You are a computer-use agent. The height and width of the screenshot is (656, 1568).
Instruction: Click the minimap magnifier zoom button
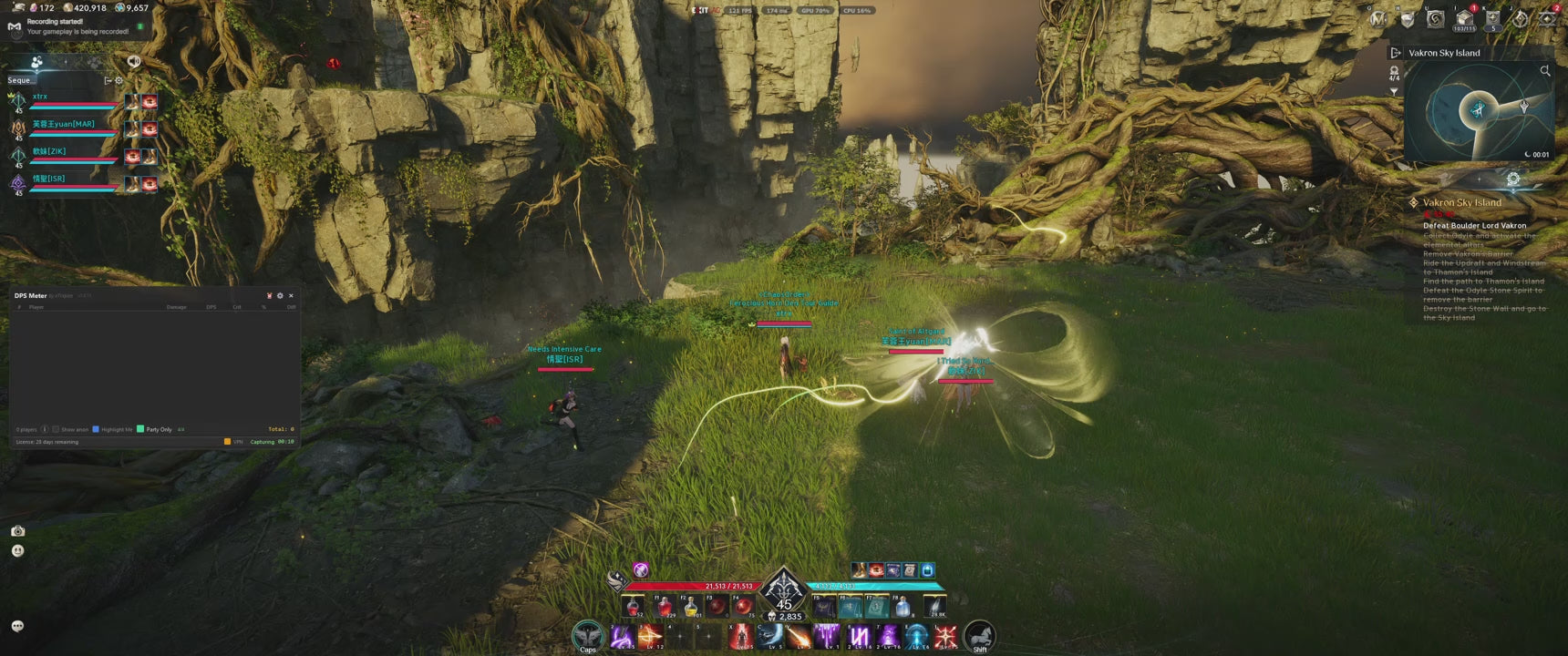[x=1545, y=71]
